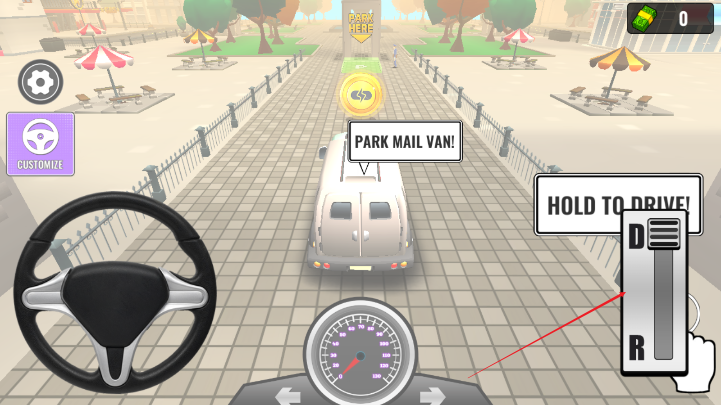The height and width of the screenshot is (405, 721).
Task: Open the gear settings menu
Action: [x=40, y=82]
